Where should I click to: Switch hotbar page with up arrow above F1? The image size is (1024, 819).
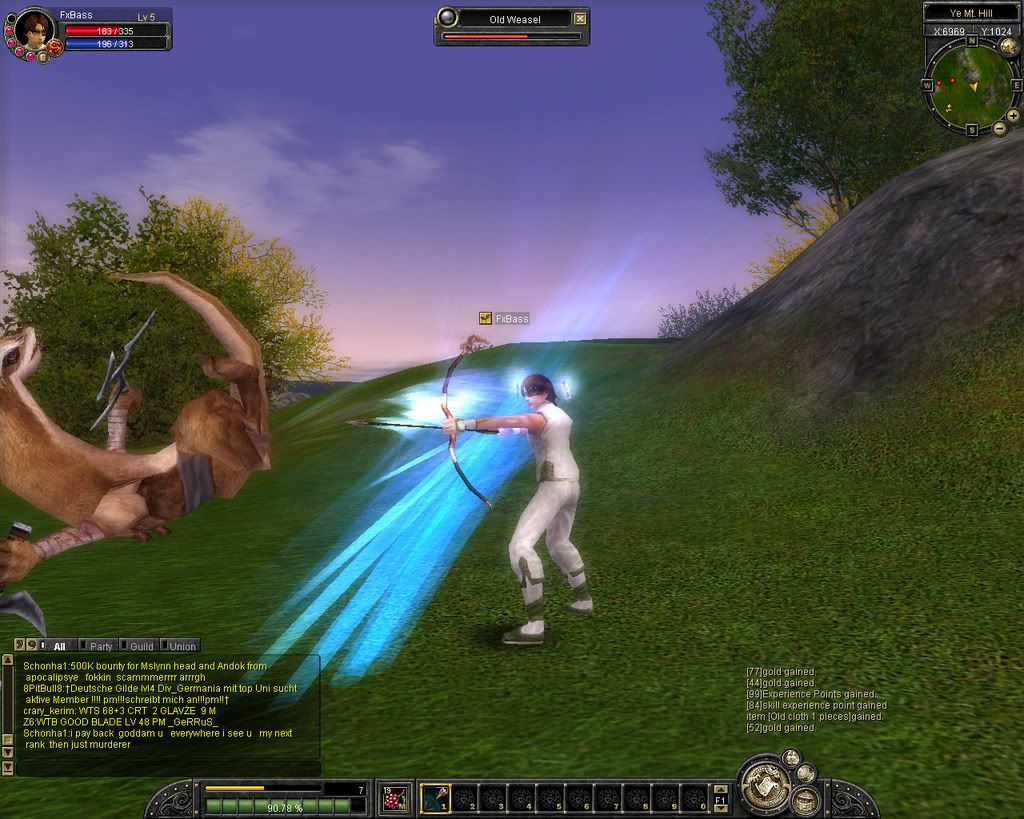[720, 788]
